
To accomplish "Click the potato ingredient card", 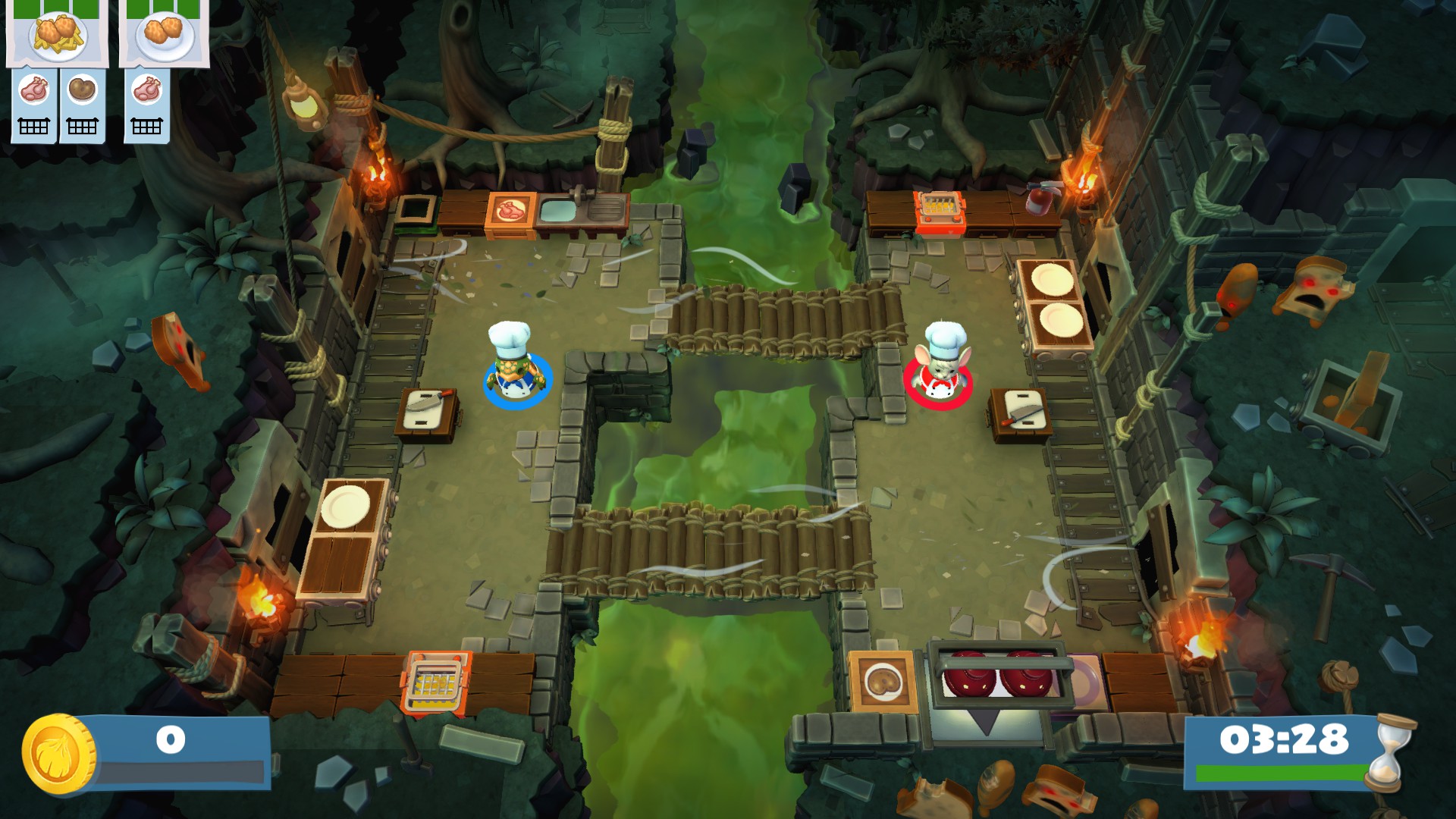I will 82,105.
